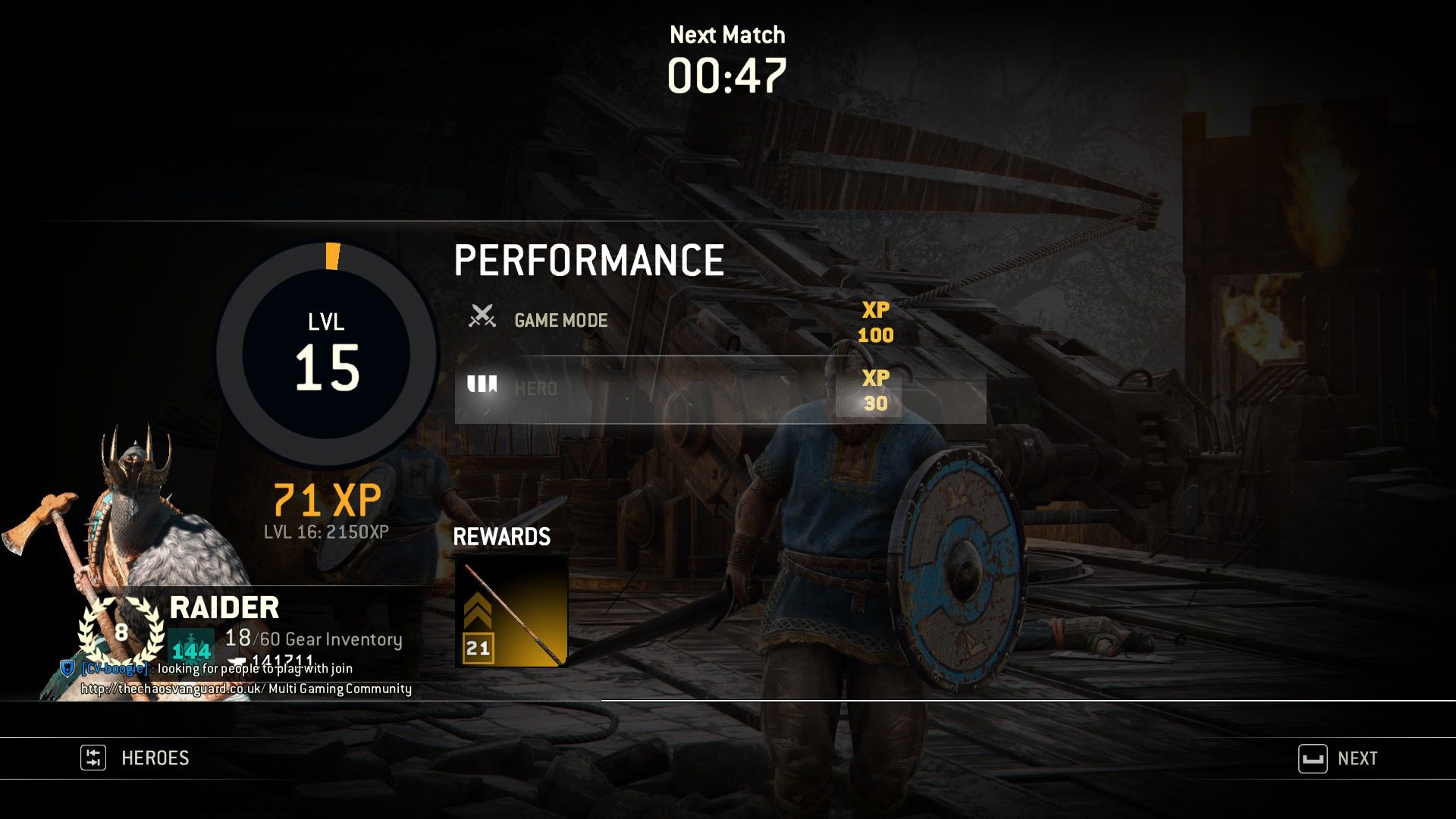Select the Game Mode XP row
The image size is (1456, 819).
click(x=682, y=321)
